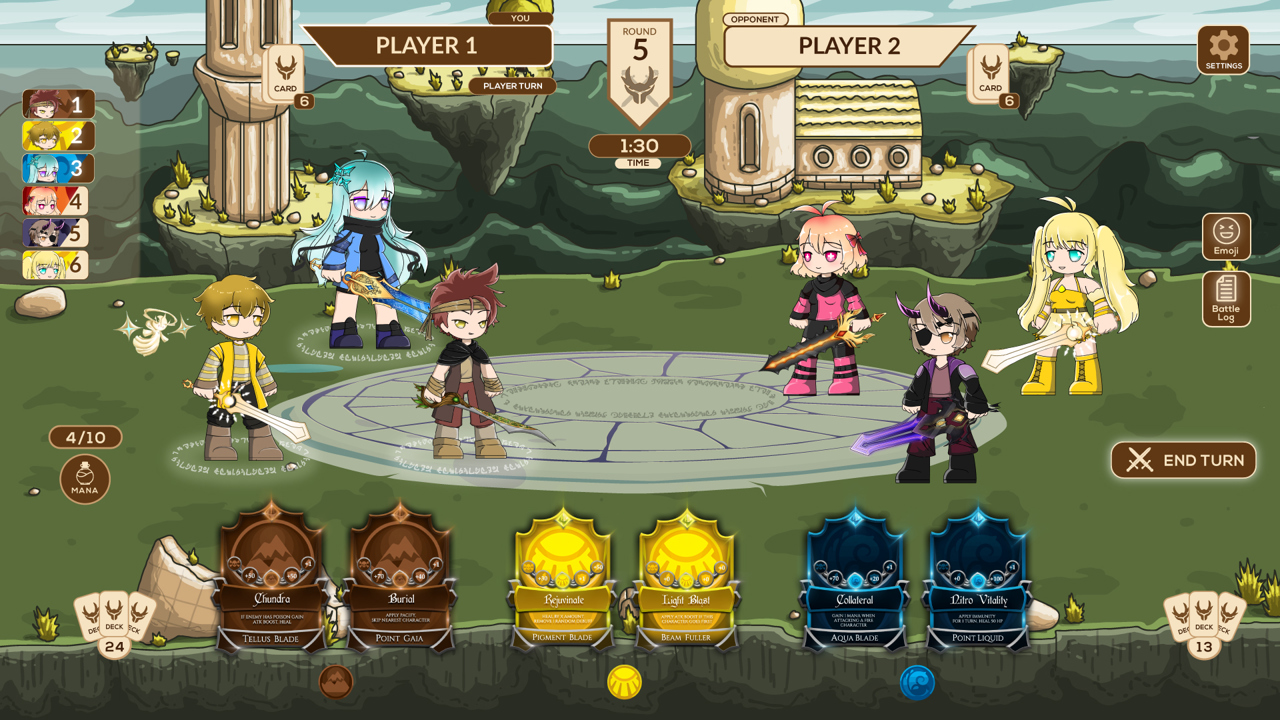The width and height of the screenshot is (1280, 720).
Task: Play the Chundra card
Action: pos(272,580)
